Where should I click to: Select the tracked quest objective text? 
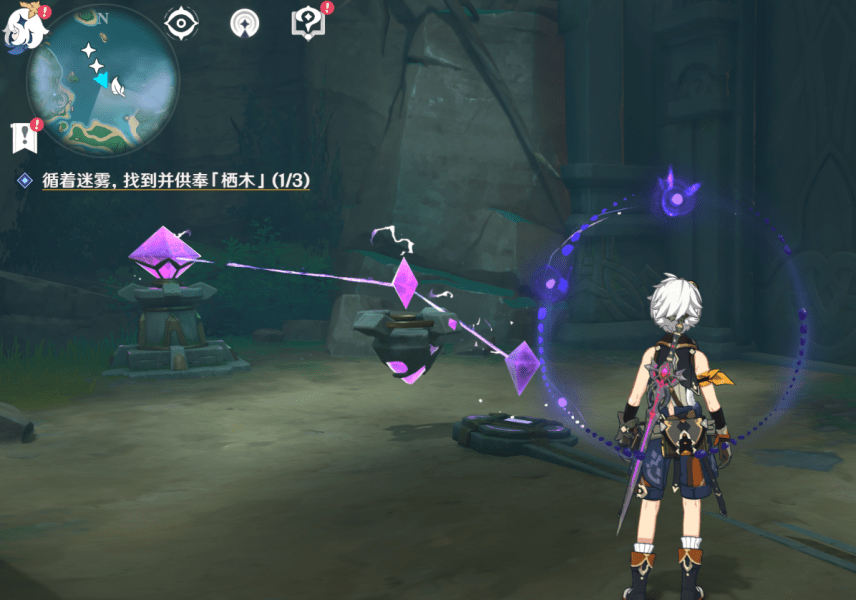pyautogui.click(x=175, y=180)
